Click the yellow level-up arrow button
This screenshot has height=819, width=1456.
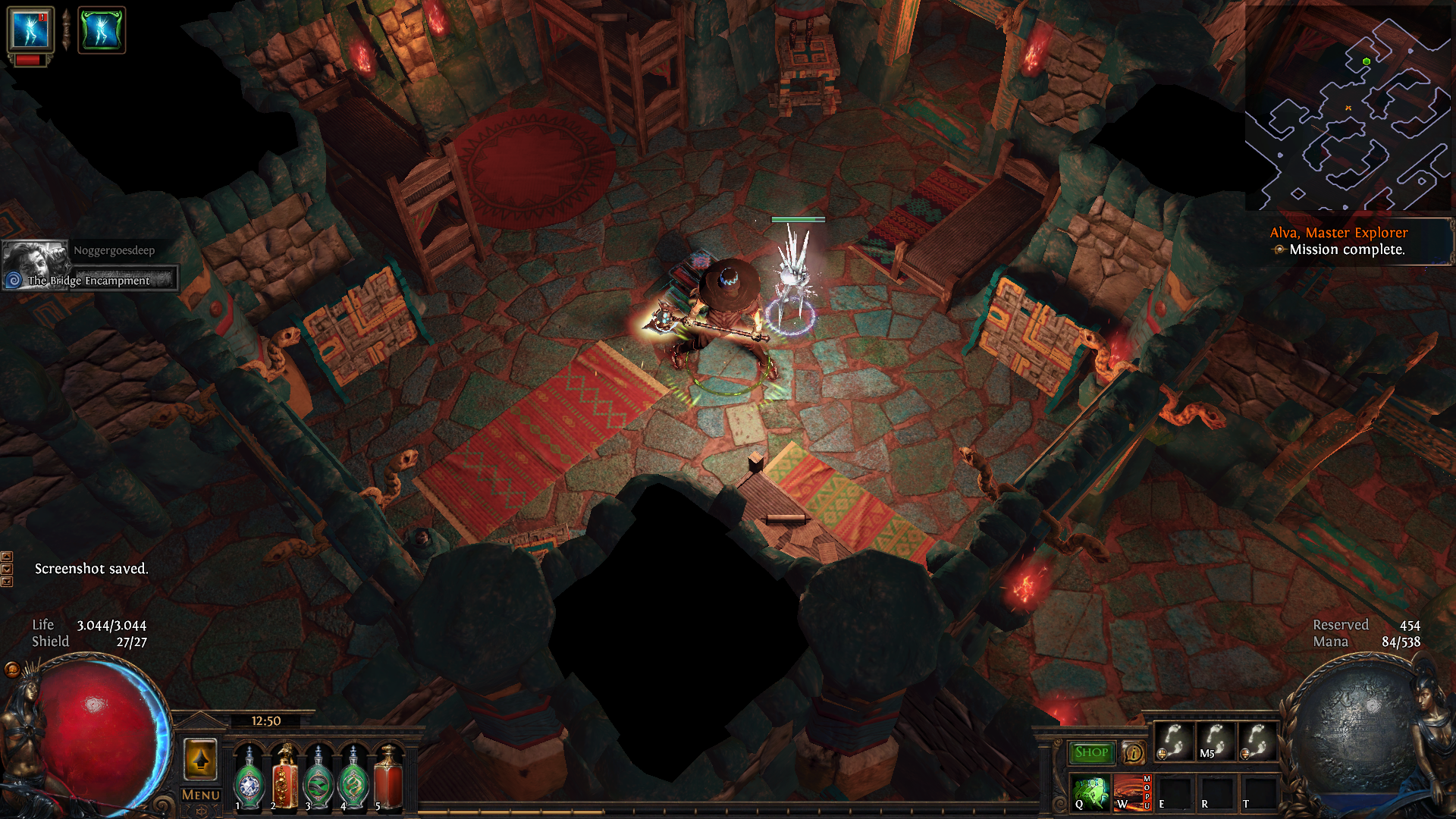tap(201, 759)
